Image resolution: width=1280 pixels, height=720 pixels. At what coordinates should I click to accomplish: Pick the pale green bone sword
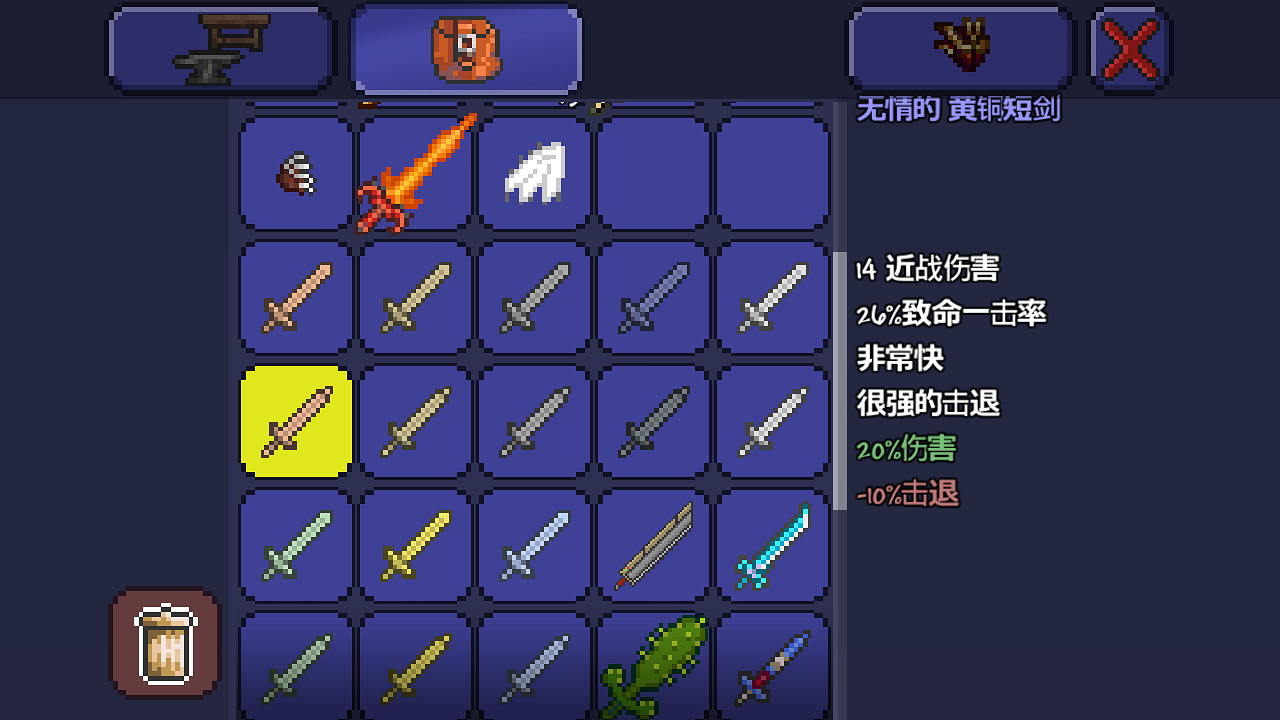293,545
